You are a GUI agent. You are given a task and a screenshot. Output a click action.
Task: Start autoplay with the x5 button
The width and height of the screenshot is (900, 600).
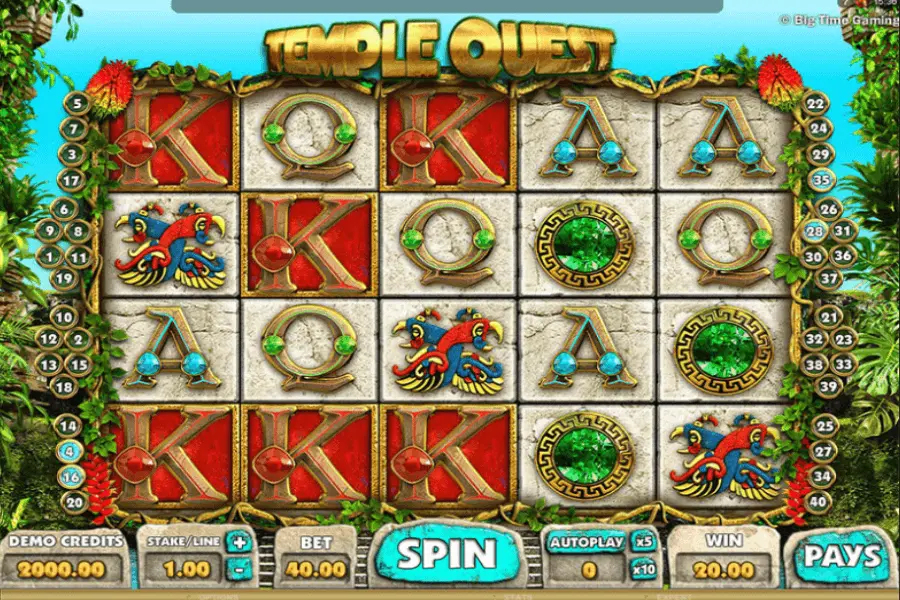click(x=643, y=543)
